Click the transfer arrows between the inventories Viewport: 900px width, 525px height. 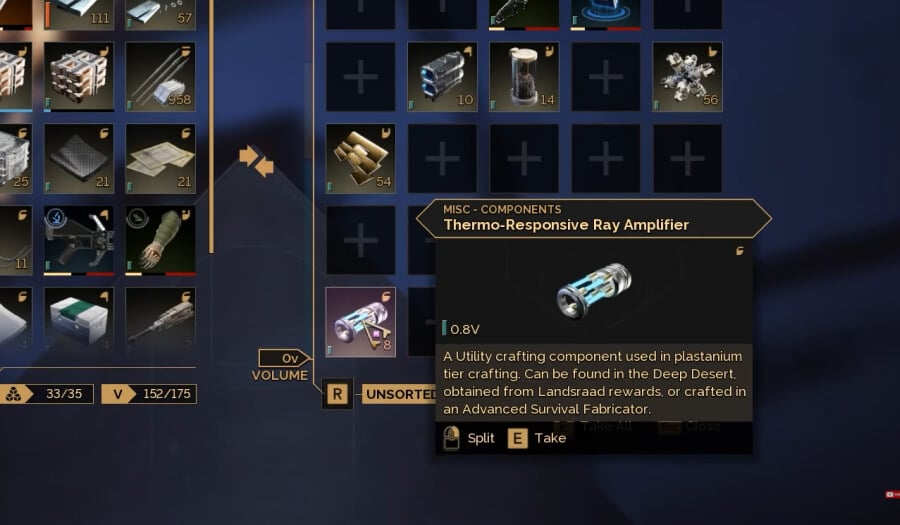[x=256, y=159]
